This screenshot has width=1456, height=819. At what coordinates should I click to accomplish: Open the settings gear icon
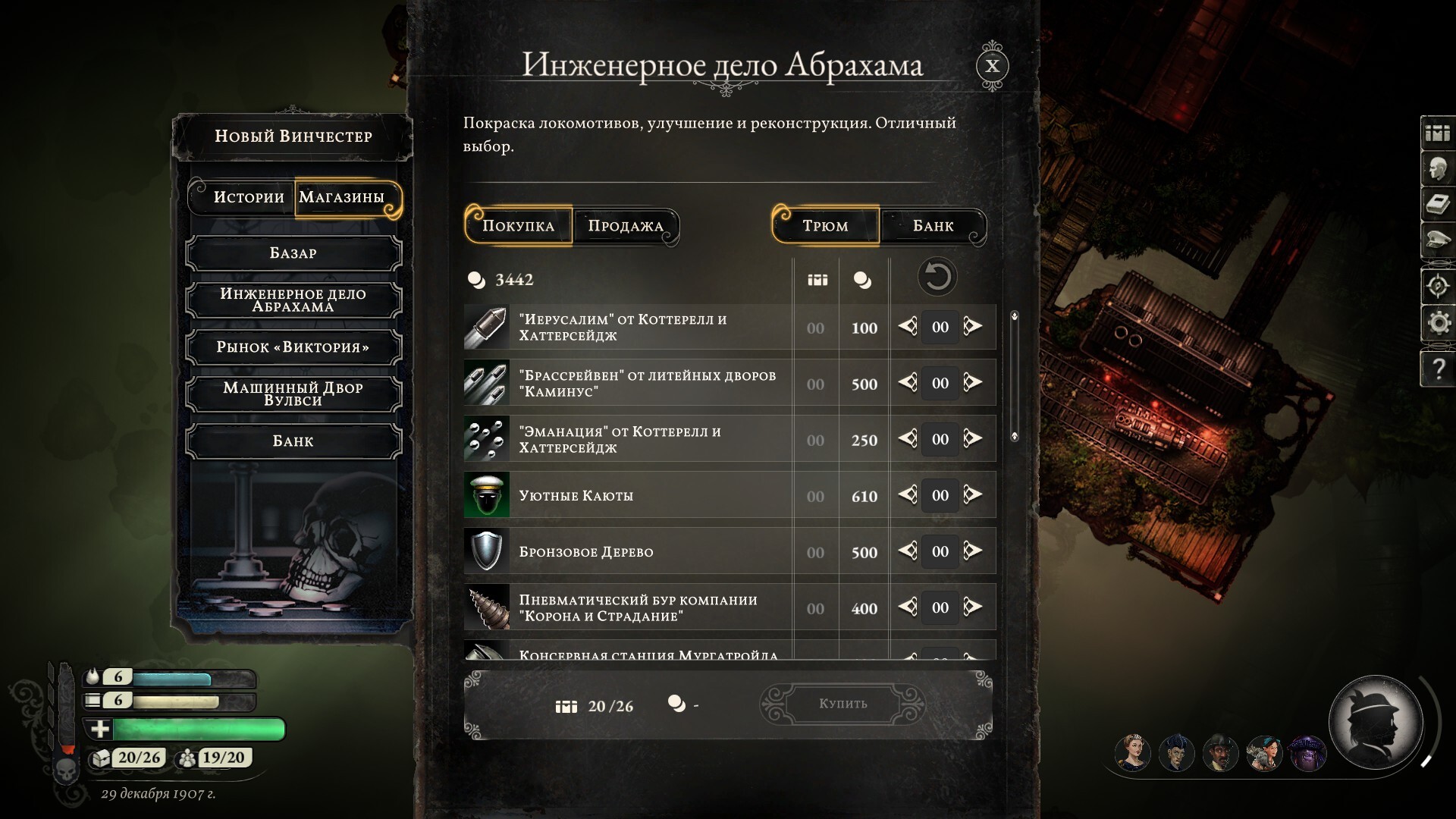[x=1439, y=324]
